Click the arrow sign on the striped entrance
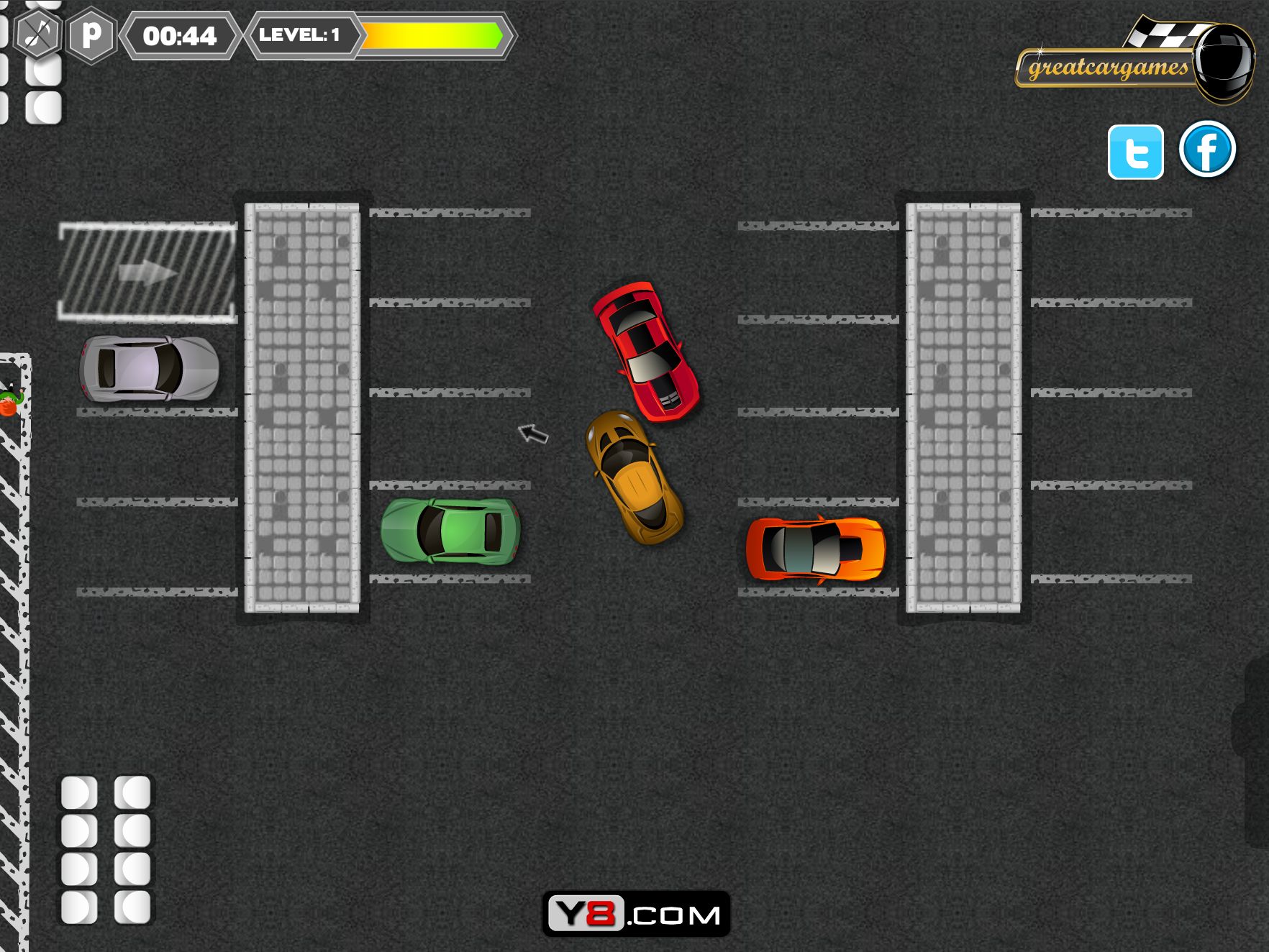1269x952 pixels. (147, 272)
